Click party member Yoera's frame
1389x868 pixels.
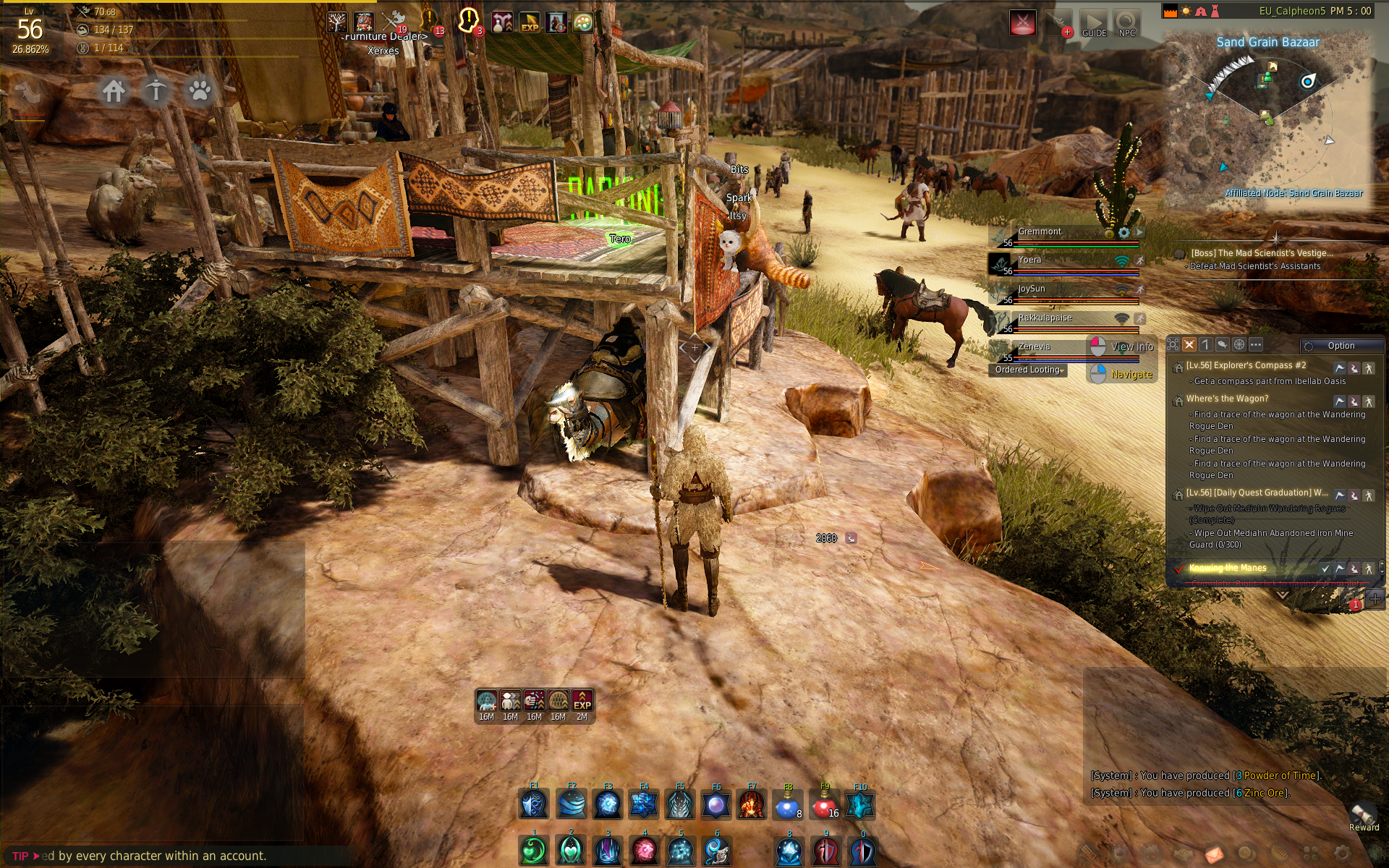(1063, 263)
